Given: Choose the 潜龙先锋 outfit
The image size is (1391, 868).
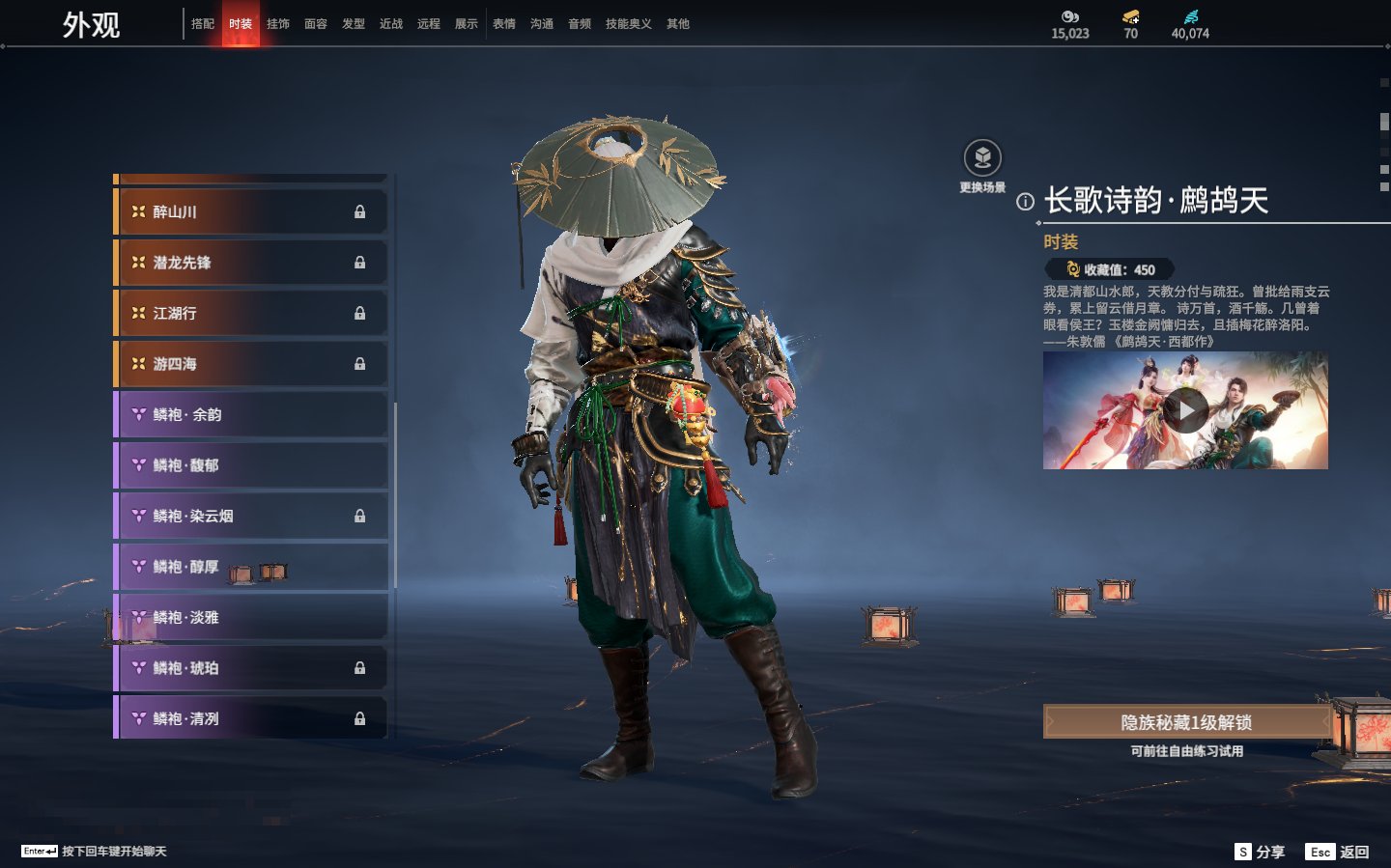Looking at the screenshot, I should 251,263.
